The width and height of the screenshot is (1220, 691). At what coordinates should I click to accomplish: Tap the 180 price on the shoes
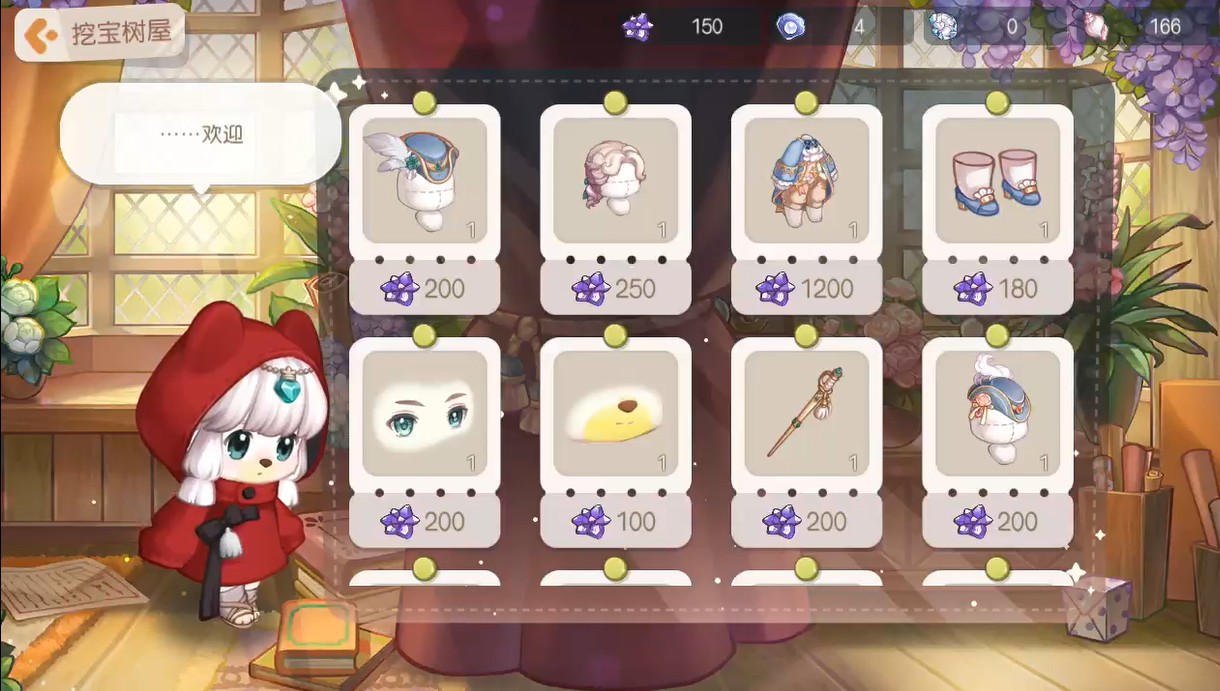[997, 289]
